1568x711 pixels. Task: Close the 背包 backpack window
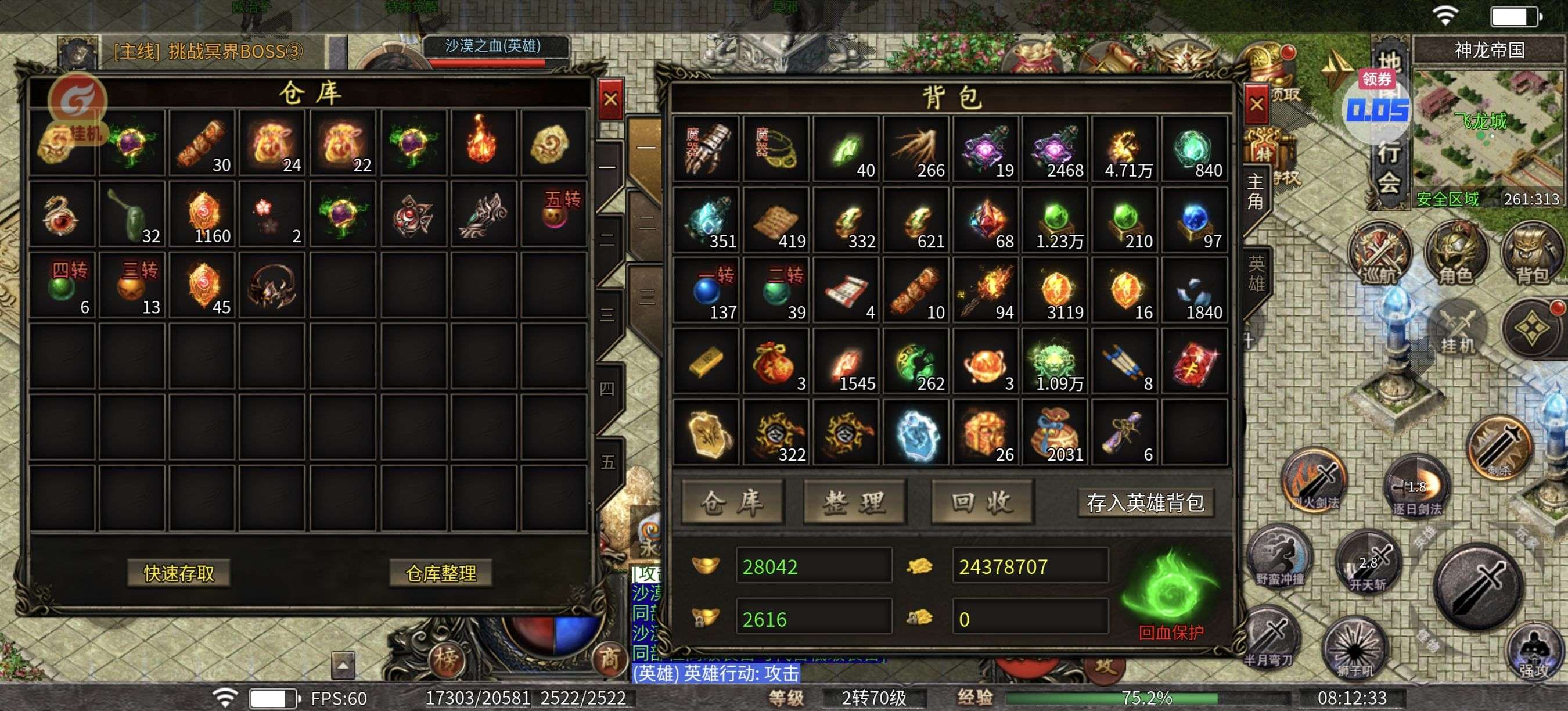point(1256,105)
